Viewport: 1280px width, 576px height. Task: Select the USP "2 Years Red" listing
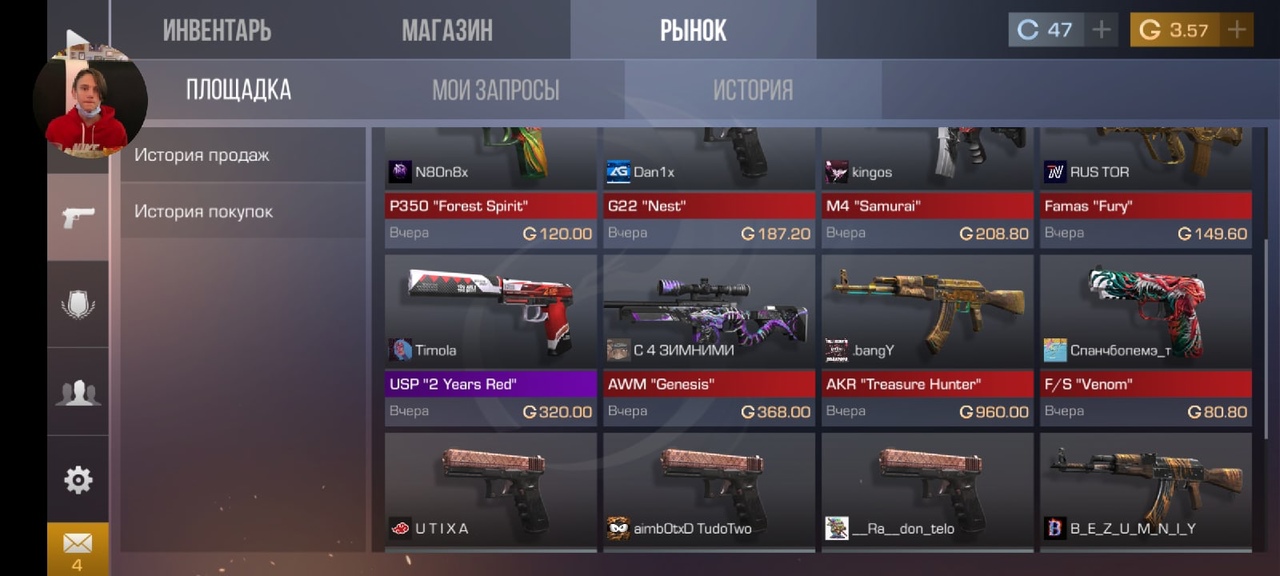tap(490, 340)
